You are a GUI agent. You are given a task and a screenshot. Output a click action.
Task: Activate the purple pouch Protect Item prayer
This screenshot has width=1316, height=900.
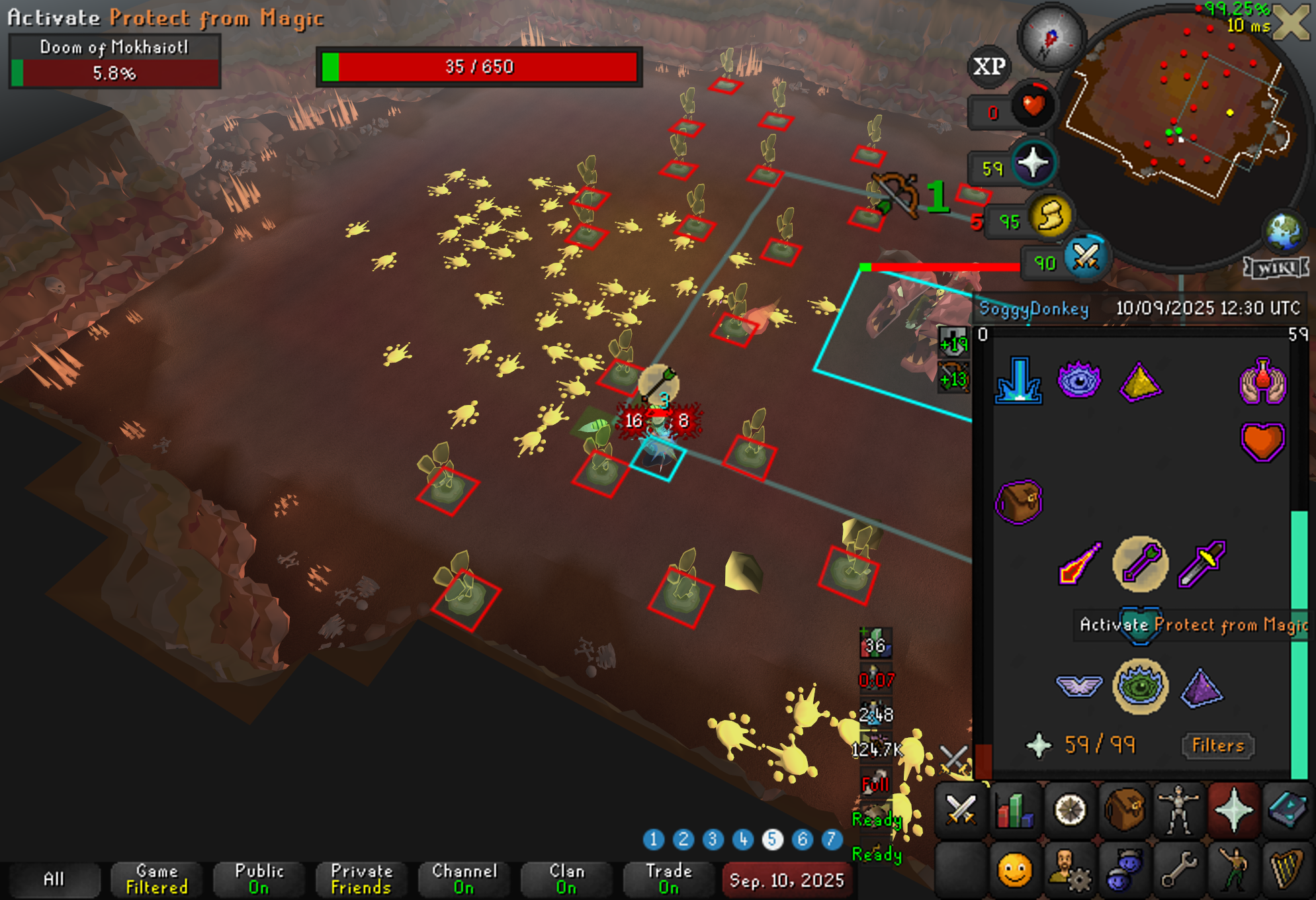tap(1018, 502)
